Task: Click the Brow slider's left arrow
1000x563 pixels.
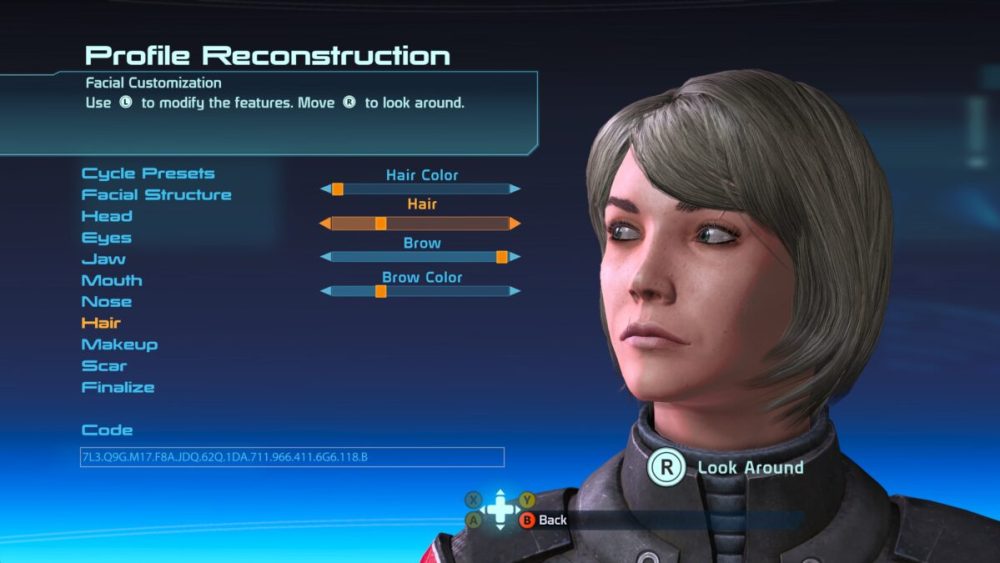Action: click(x=325, y=257)
